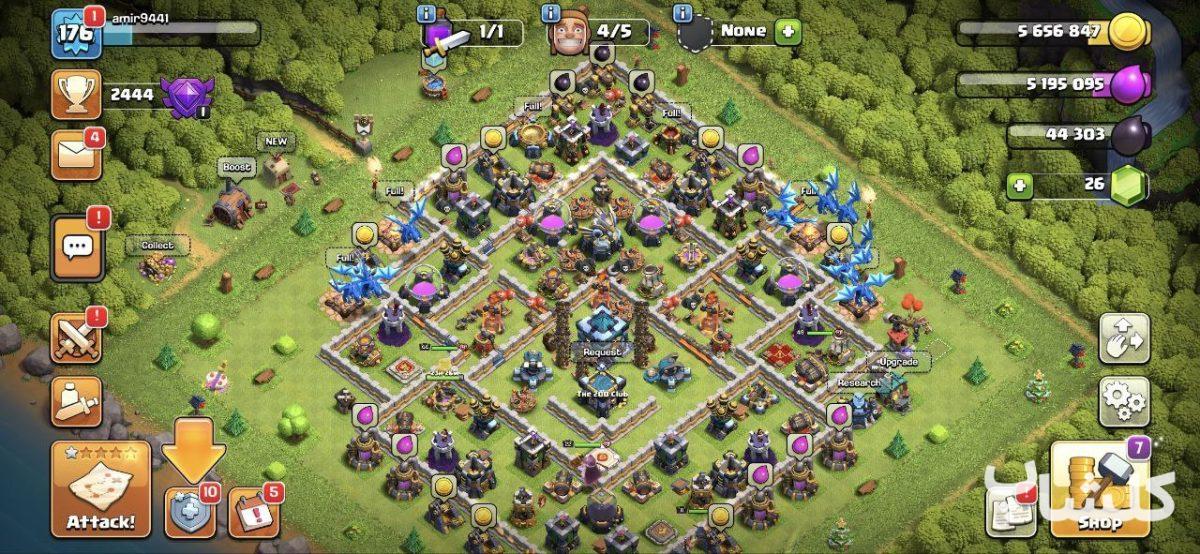Show info for the shield status
The width and height of the screenshot is (1200, 554).
tap(683, 13)
